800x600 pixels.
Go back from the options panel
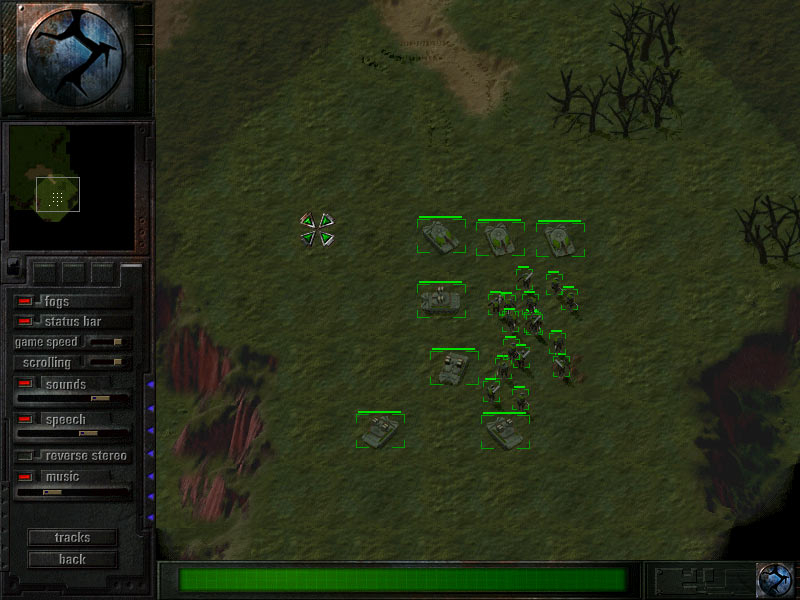[72, 560]
